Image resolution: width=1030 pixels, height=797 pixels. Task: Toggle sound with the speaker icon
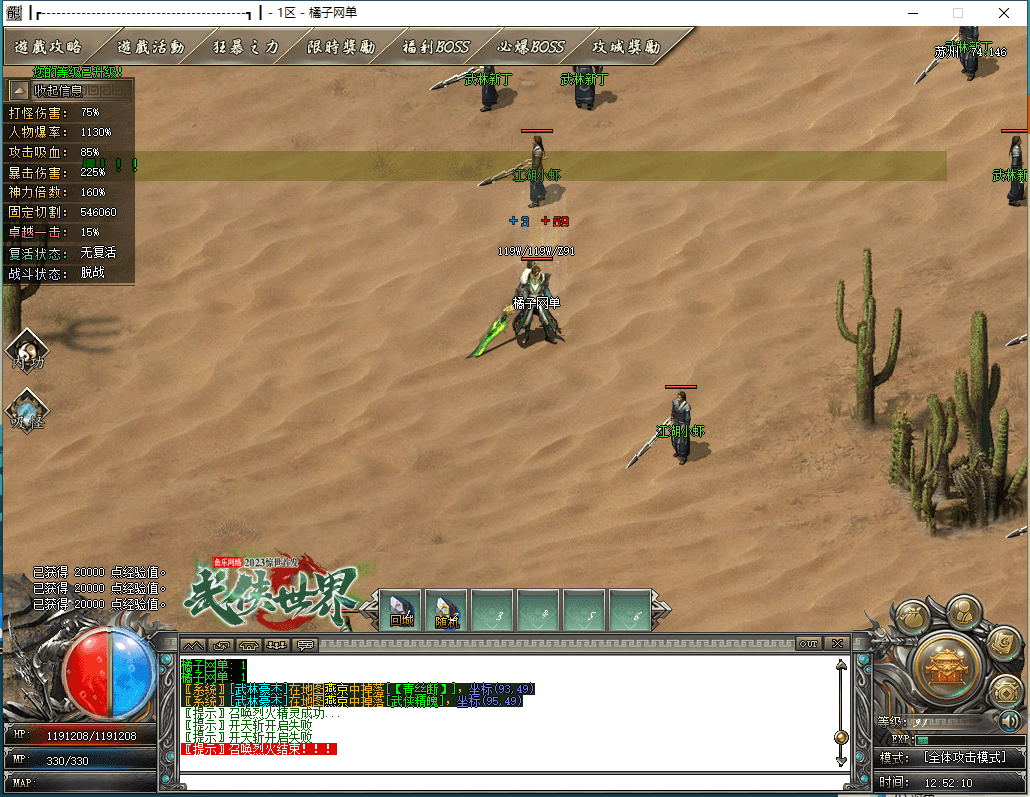pyautogui.click(x=1010, y=721)
